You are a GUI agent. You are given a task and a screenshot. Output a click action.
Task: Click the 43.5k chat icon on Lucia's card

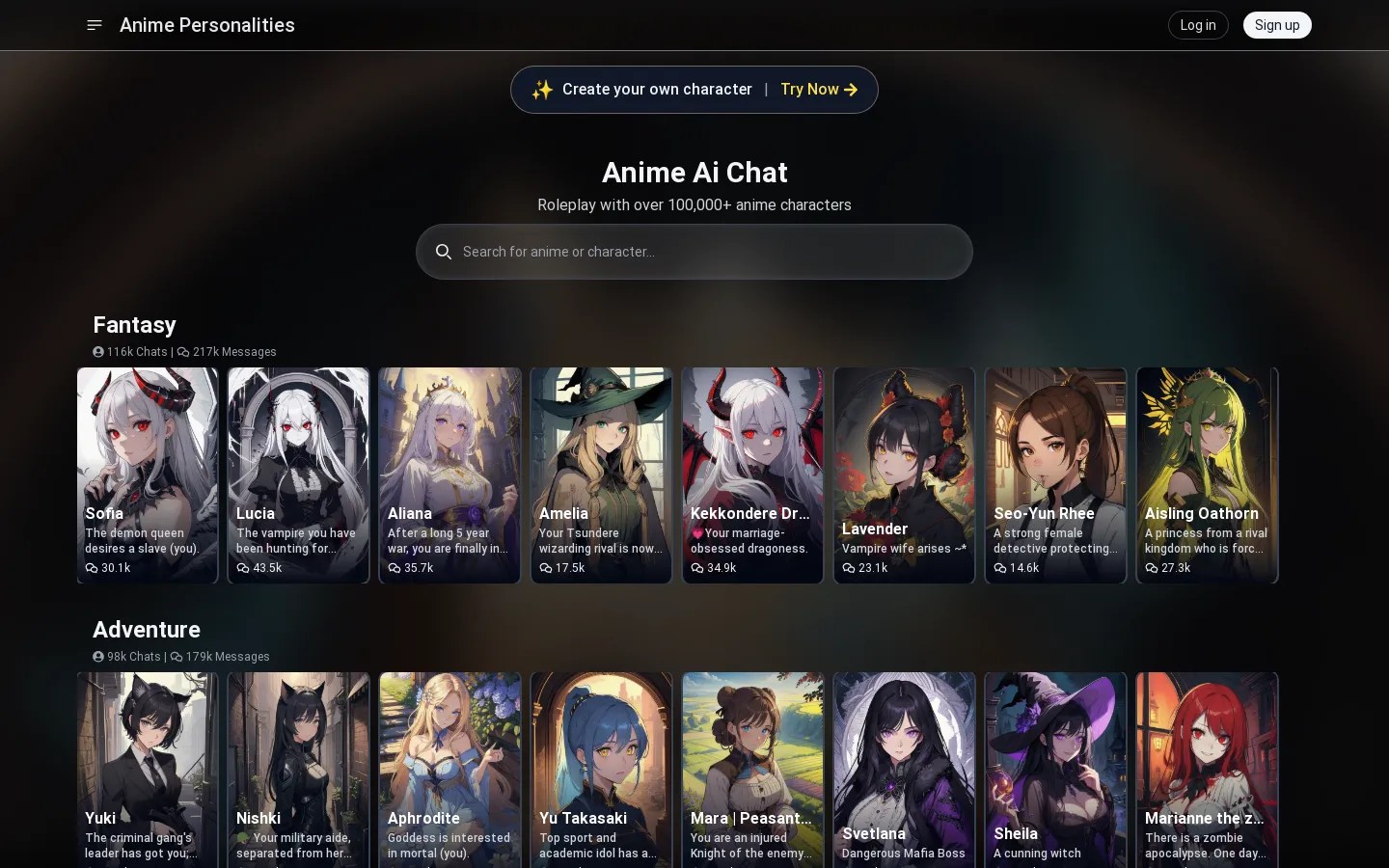click(244, 568)
